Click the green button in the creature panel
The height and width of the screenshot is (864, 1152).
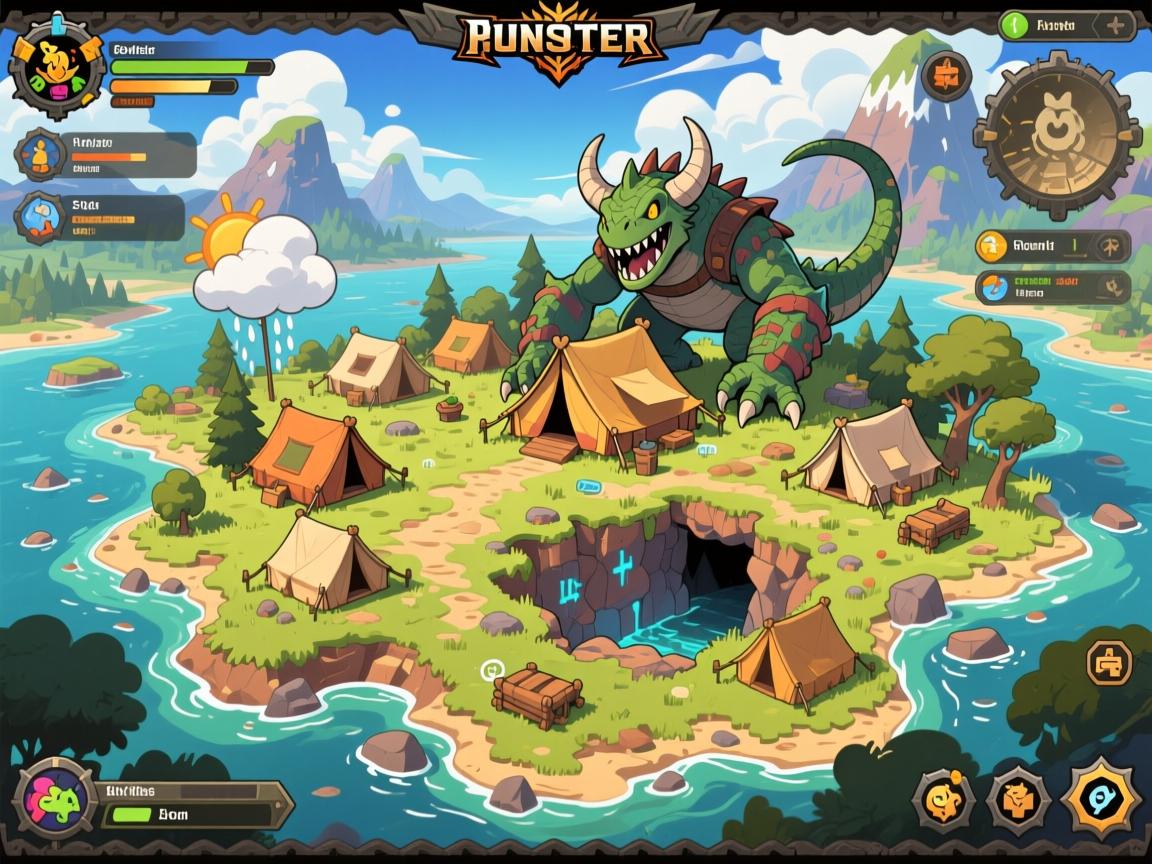[x=130, y=814]
